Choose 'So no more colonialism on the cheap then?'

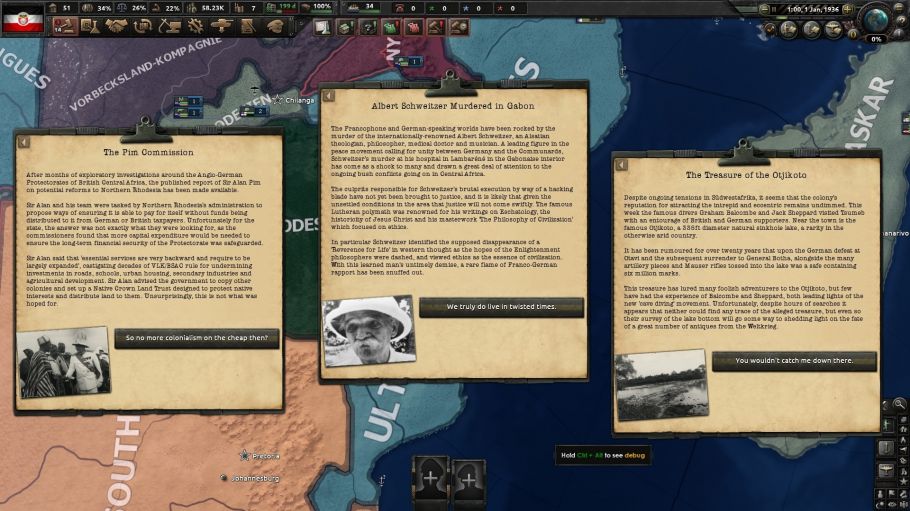pyautogui.click(x=196, y=338)
